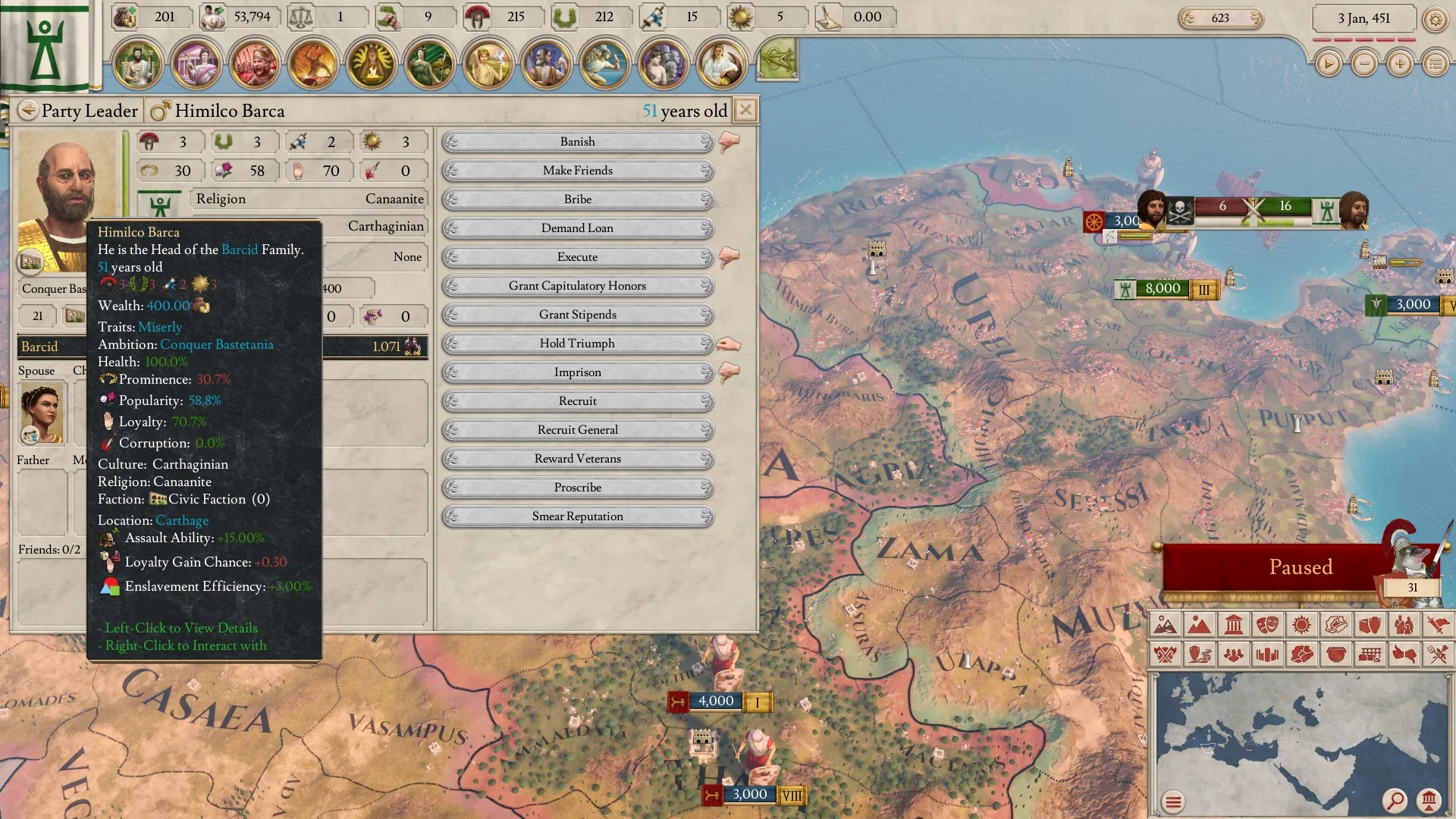Close the Himilco Barca character panel

[745, 111]
